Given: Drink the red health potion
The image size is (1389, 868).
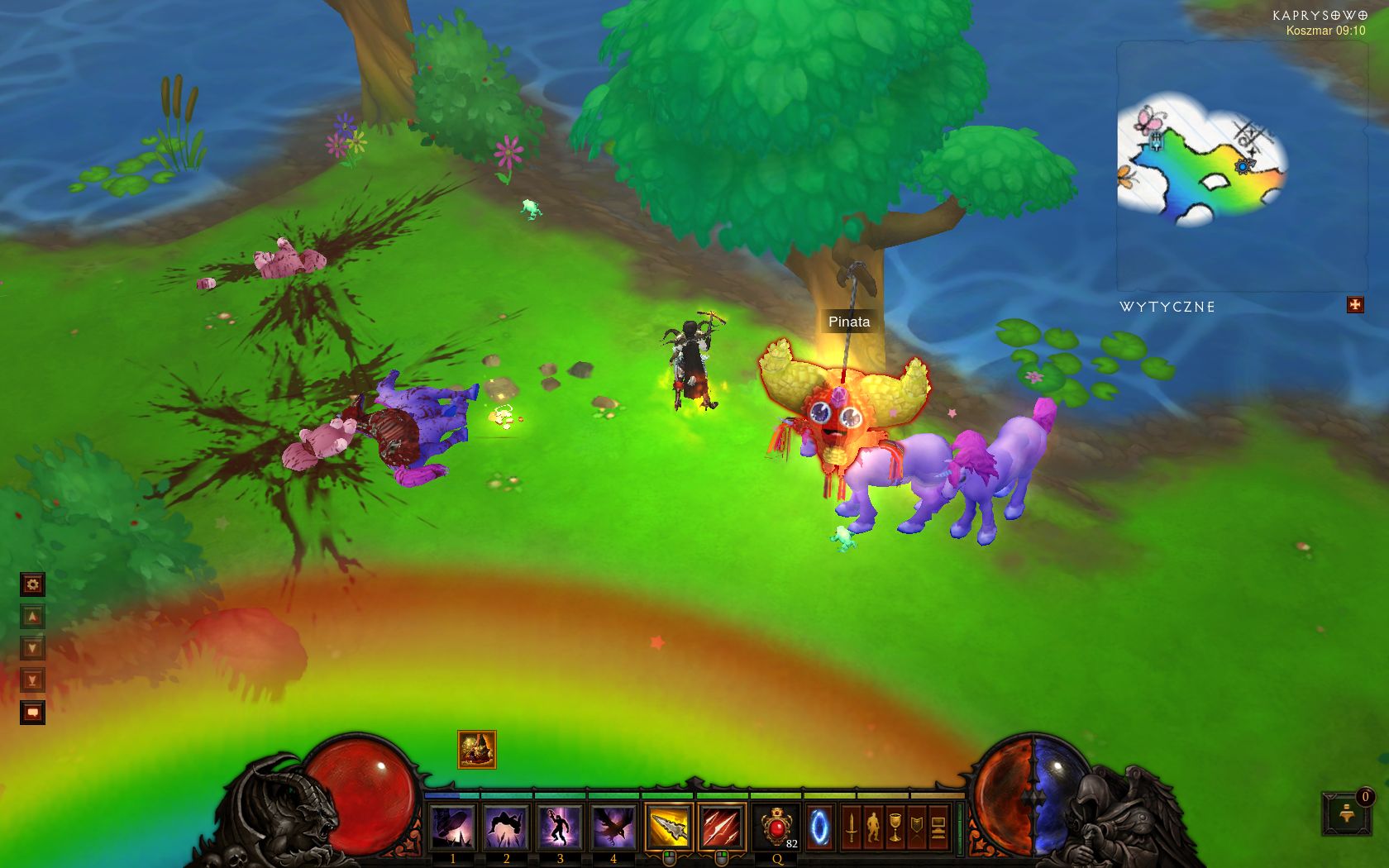Looking at the screenshot, I should point(777,827).
